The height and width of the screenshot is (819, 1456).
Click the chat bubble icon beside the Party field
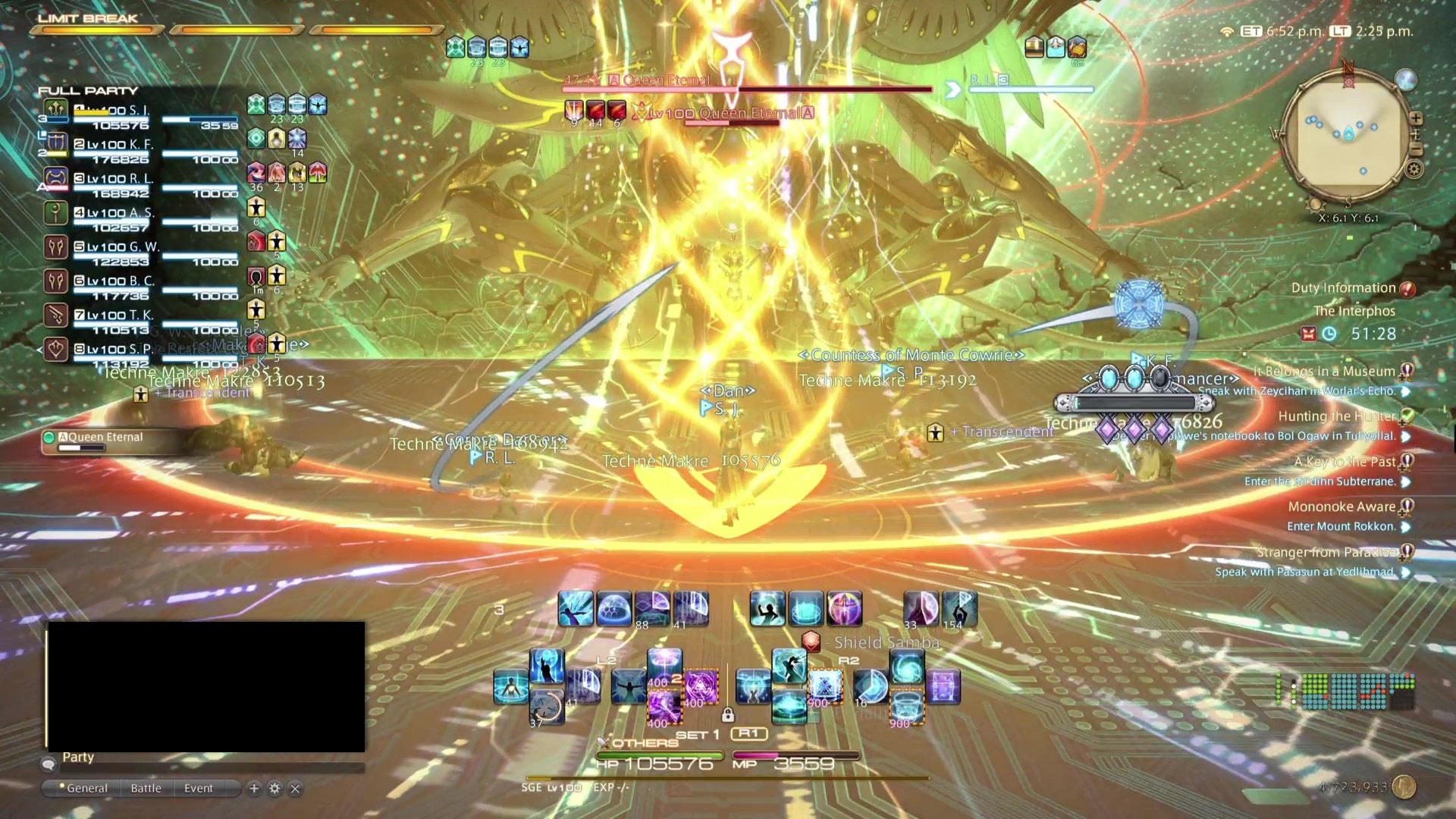coord(50,766)
